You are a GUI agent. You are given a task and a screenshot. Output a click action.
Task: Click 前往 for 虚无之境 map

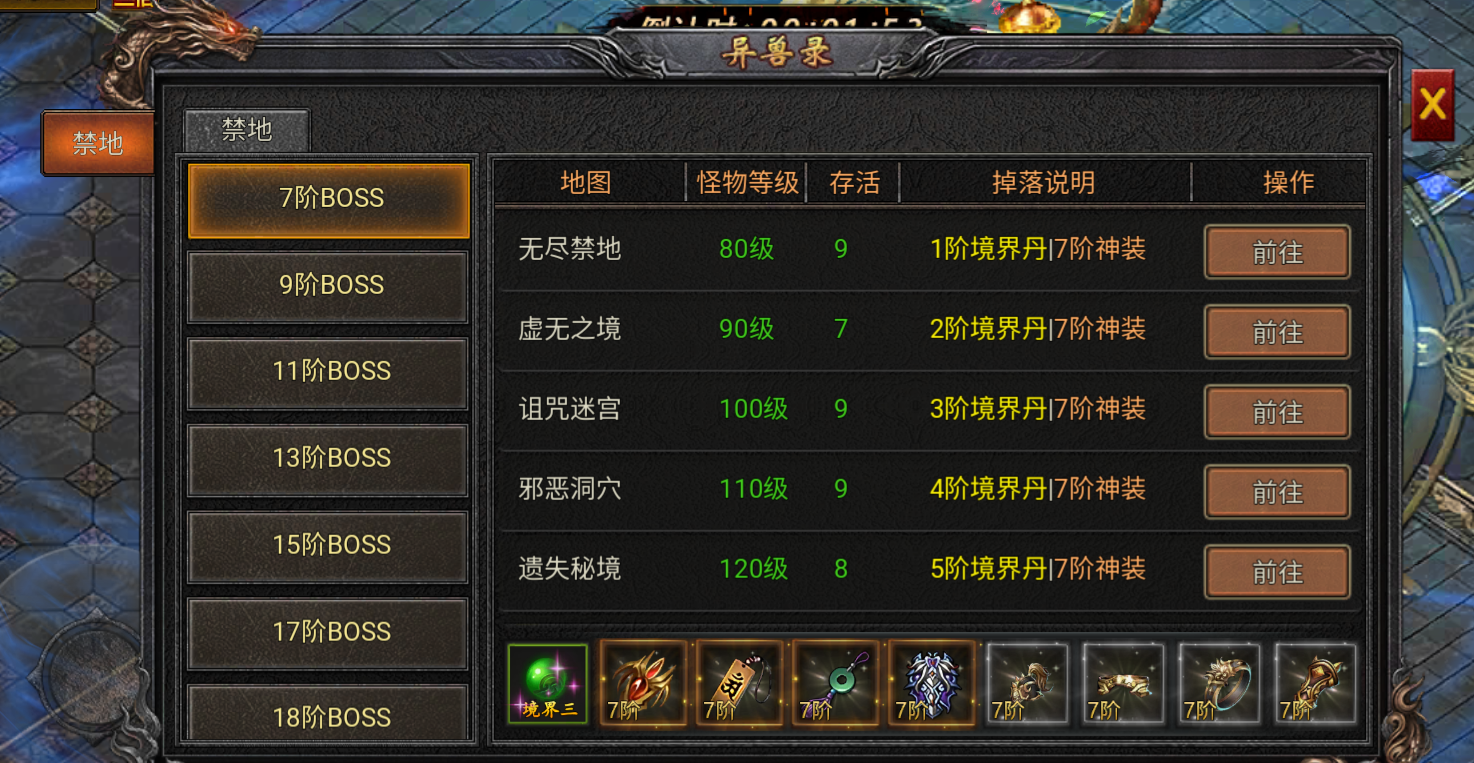1277,332
